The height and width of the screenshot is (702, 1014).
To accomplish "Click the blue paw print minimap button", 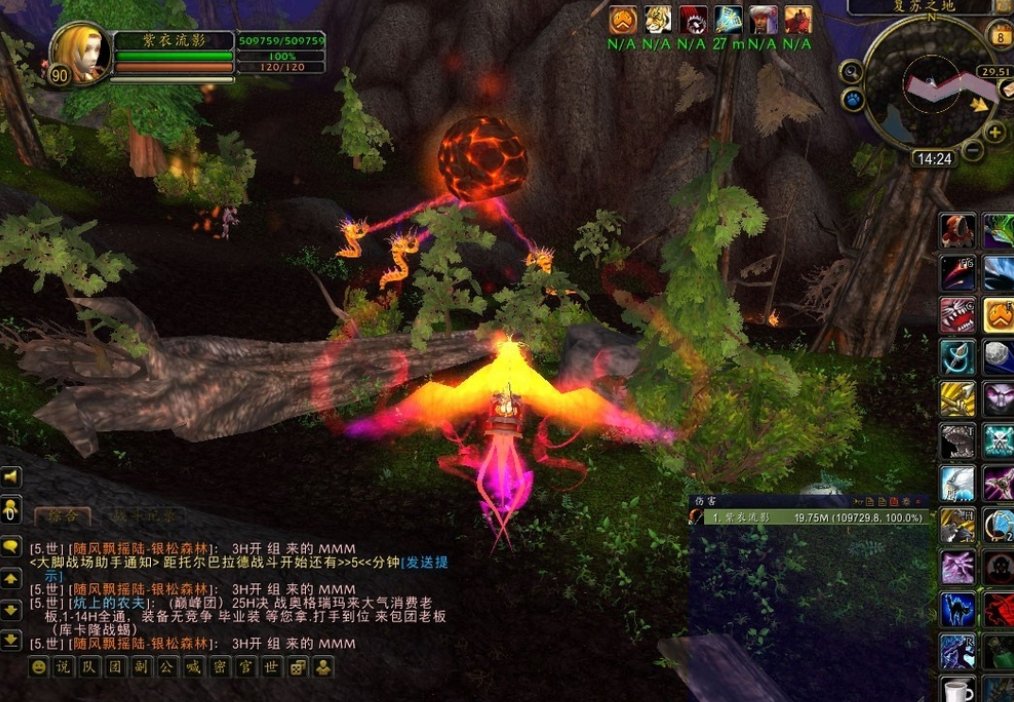I will (x=853, y=100).
